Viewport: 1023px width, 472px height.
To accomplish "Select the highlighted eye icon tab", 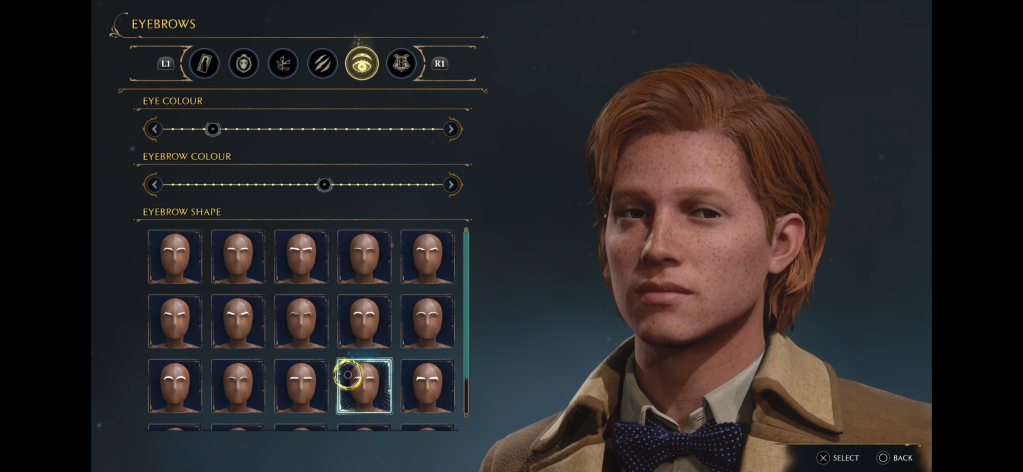I will pyautogui.click(x=362, y=63).
